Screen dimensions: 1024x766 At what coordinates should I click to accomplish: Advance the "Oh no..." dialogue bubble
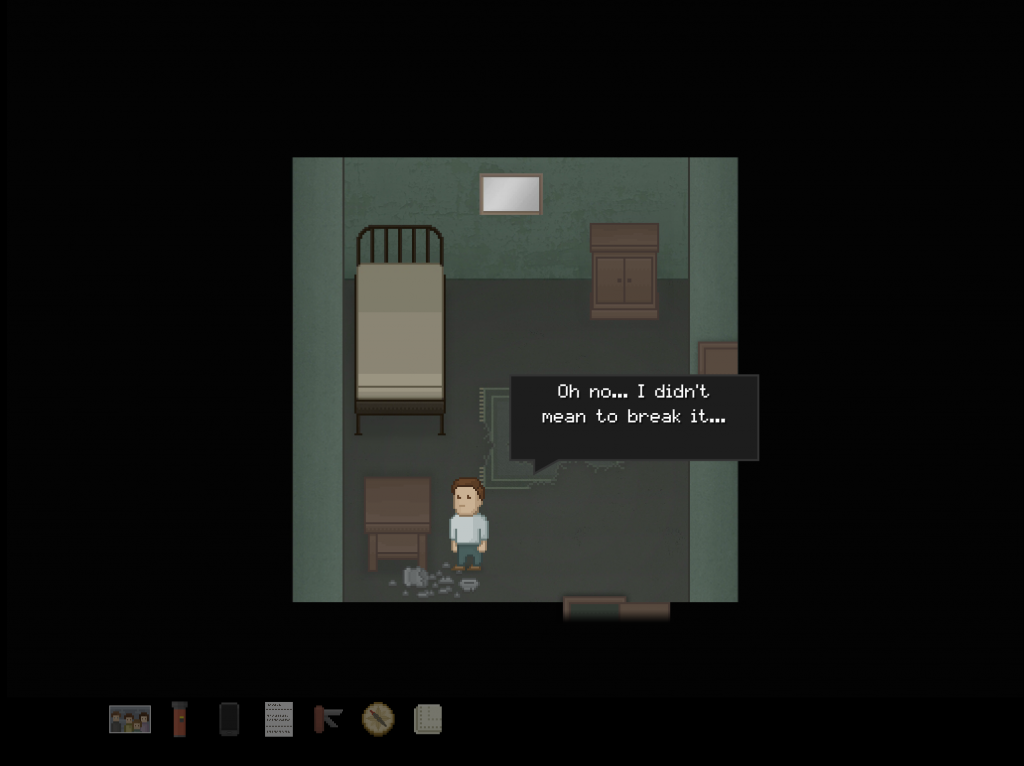point(634,417)
